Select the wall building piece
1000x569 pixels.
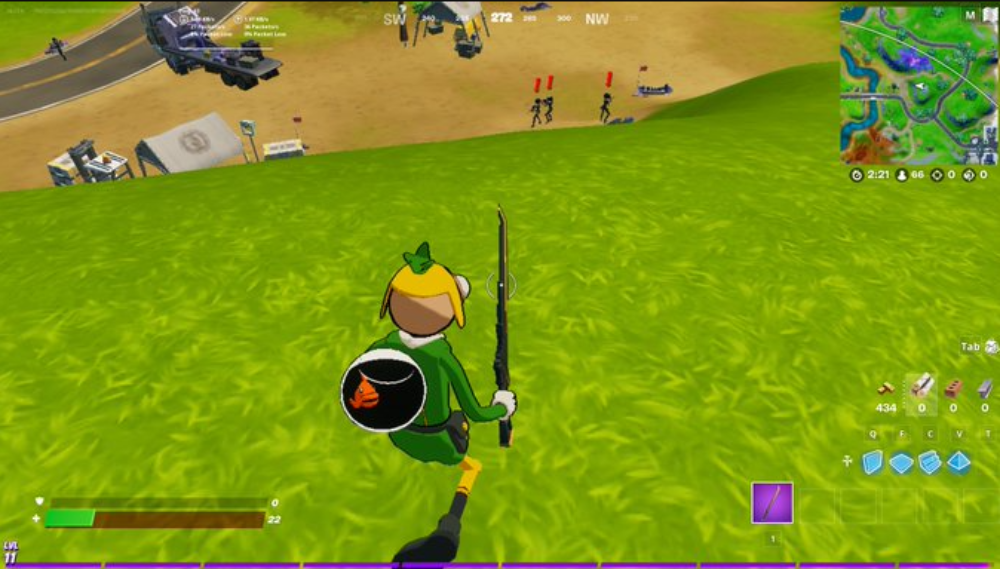[x=873, y=462]
